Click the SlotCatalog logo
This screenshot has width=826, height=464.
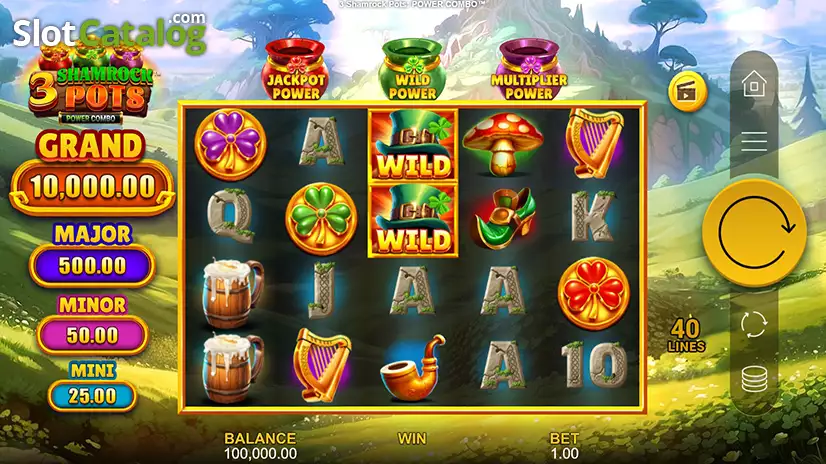tap(108, 33)
